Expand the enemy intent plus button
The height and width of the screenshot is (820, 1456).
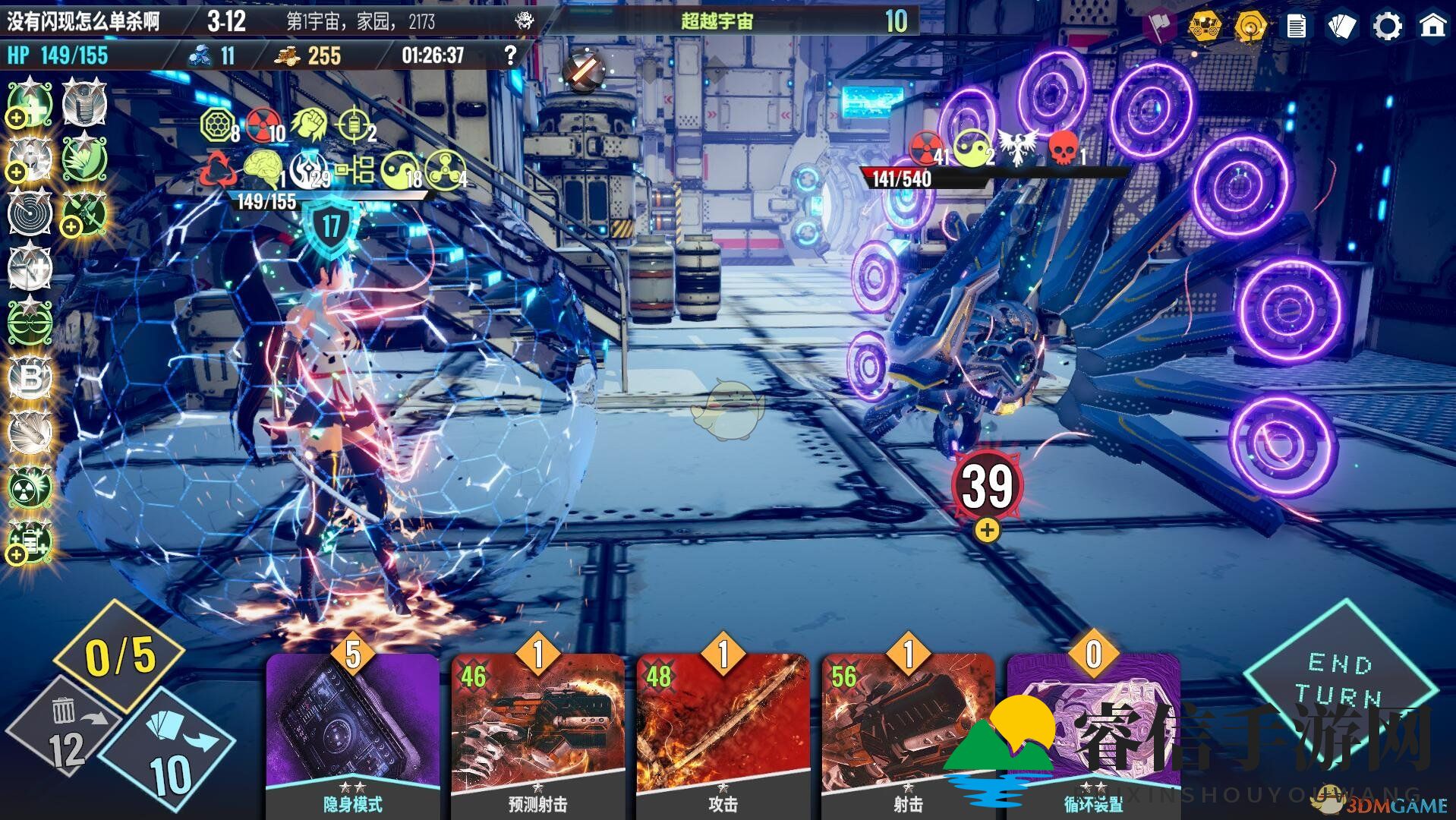click(x=987, y=531)
